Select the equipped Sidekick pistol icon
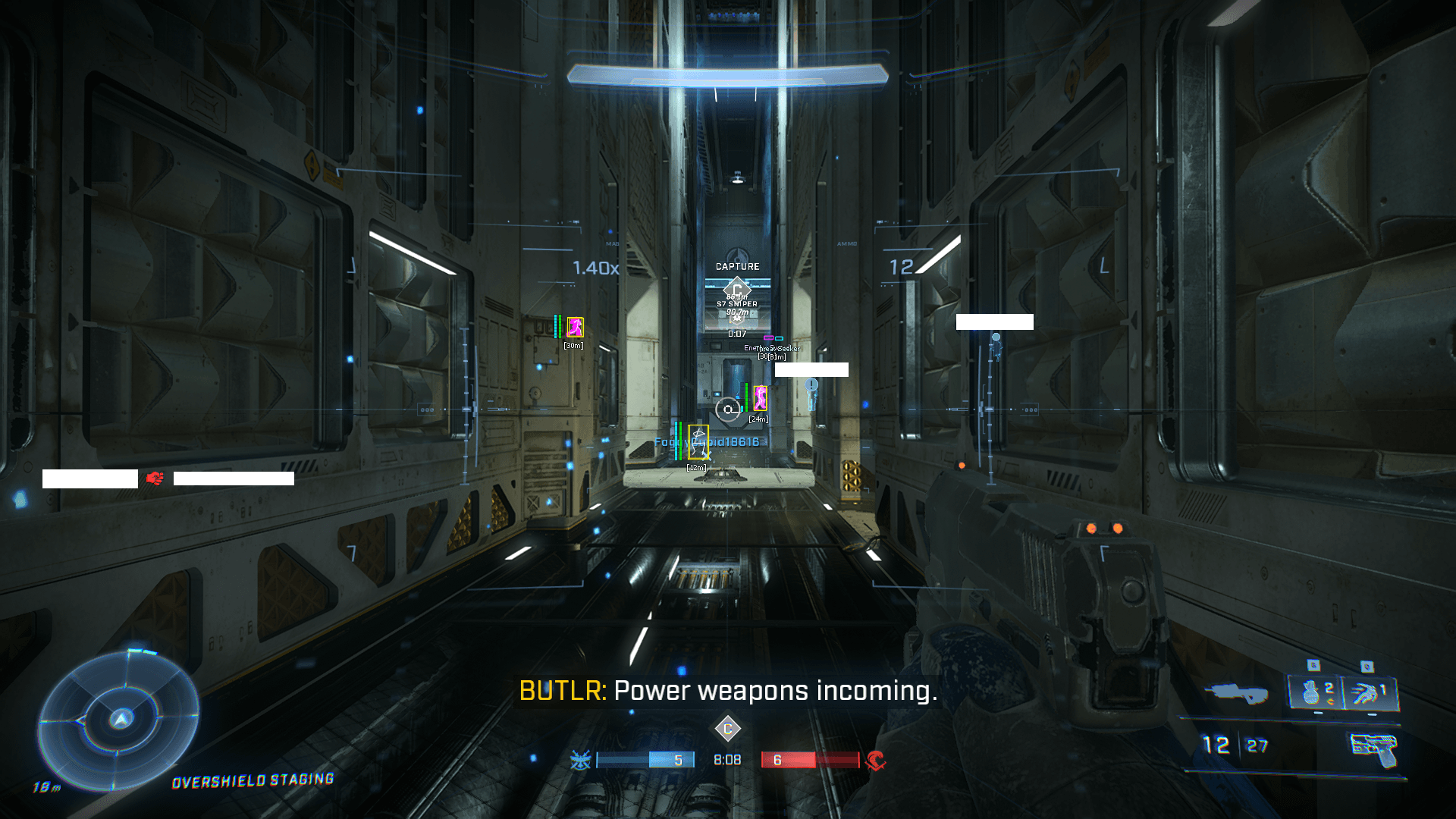This screenshot has width=1456, height=819. pos(1374,748)
